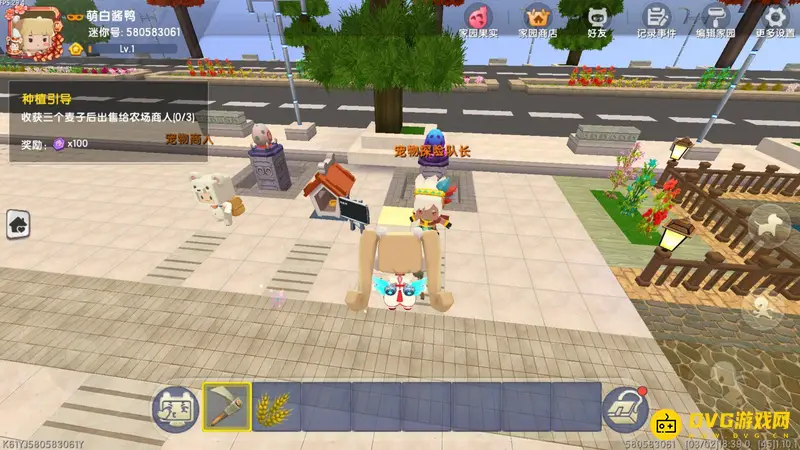Select the wheat hotbar slot

coord(277,407)
